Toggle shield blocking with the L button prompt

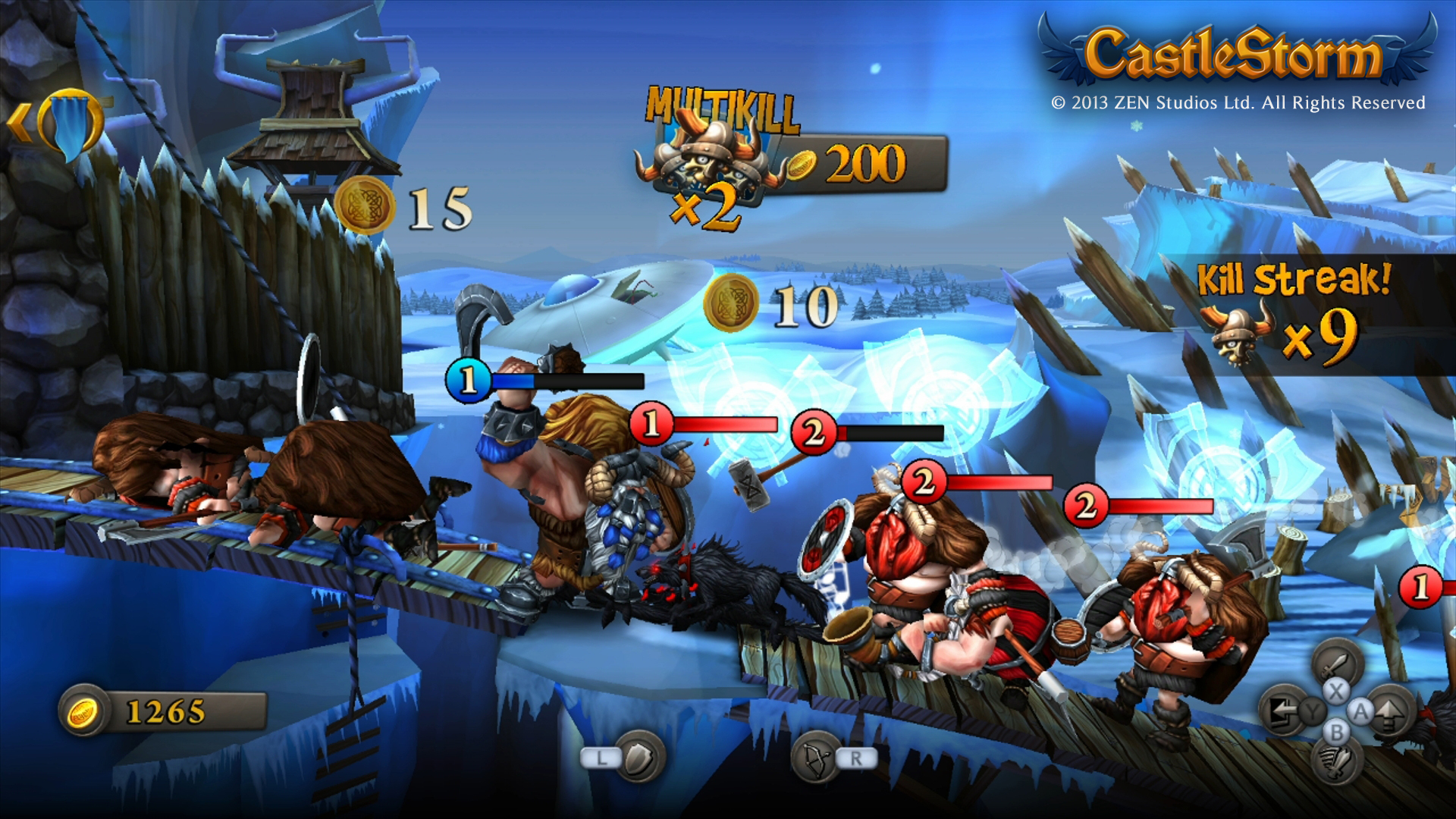point(601,758)
